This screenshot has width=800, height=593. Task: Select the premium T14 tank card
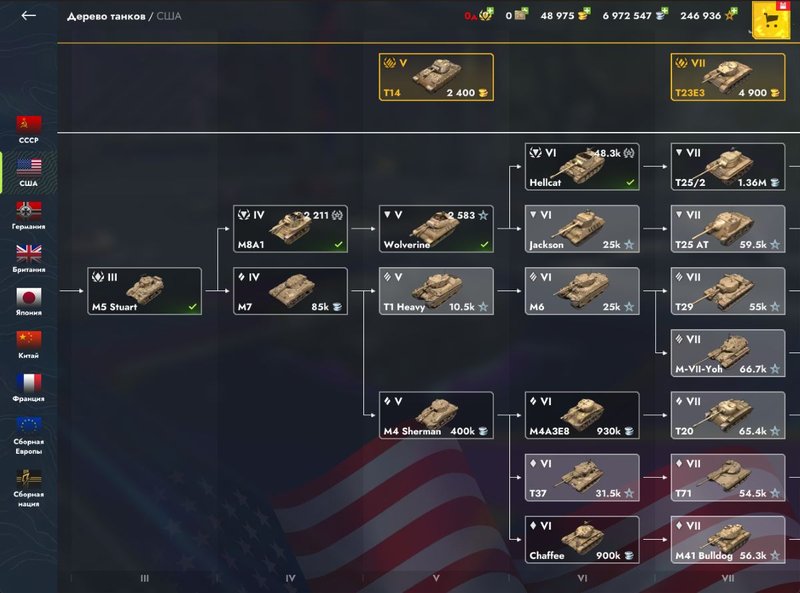[435, 77]
